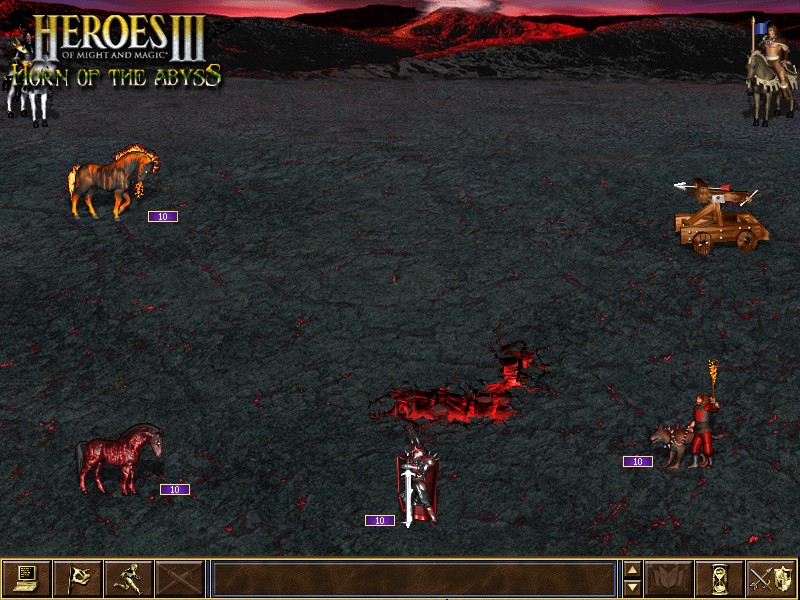
Task: Defend with the sword and shield button
Action: coord(770,578)
